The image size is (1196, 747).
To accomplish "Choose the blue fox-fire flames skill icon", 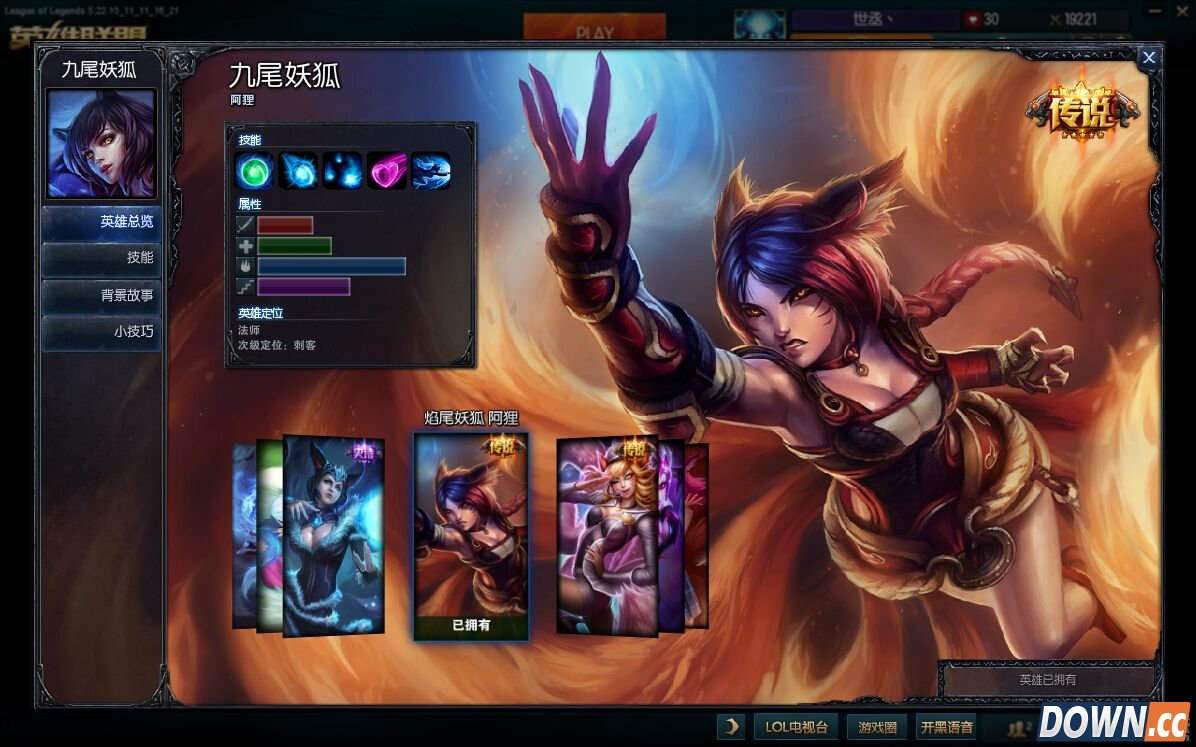I will [x=342, y=170].
